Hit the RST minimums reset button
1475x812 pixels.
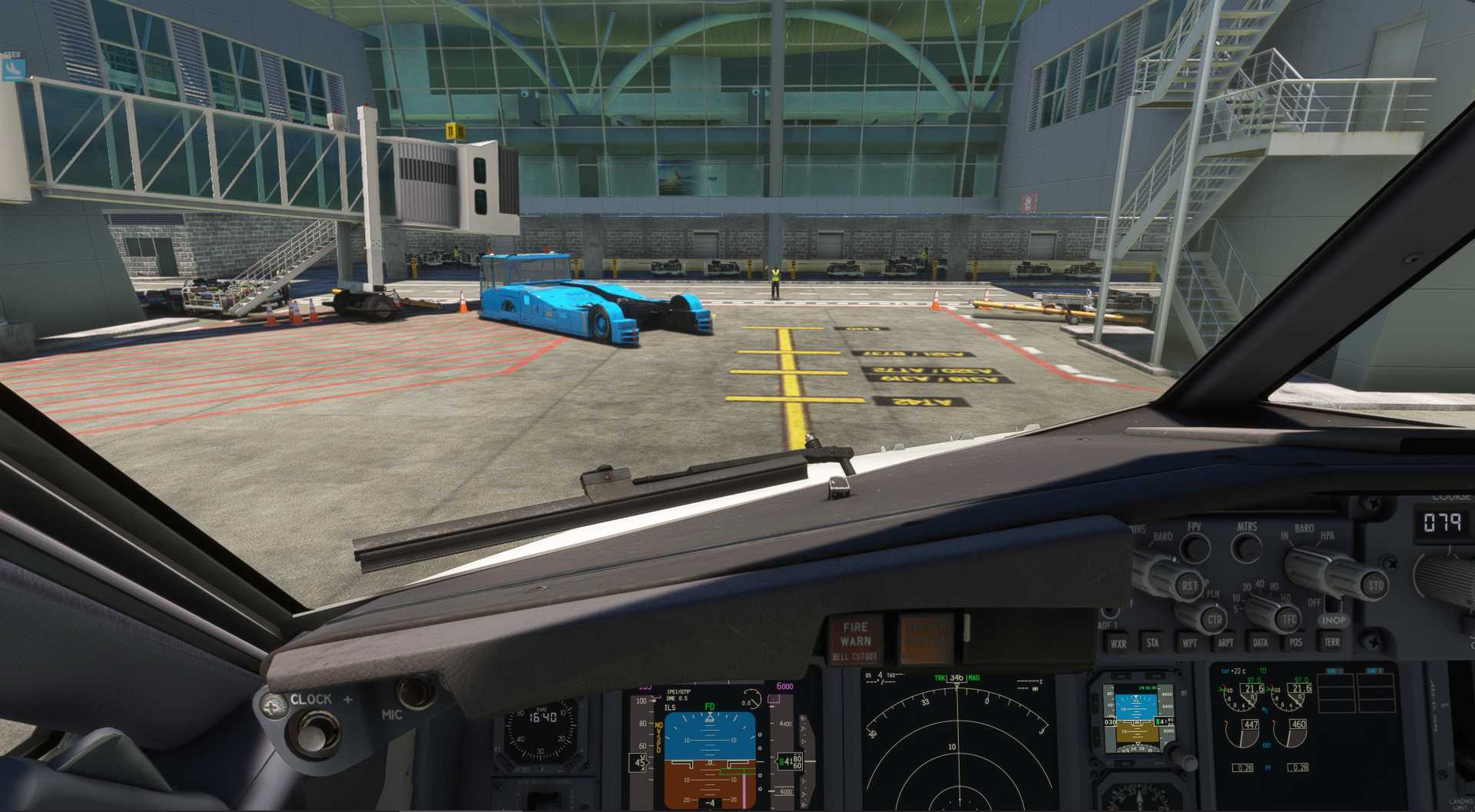click(1188, 586)
